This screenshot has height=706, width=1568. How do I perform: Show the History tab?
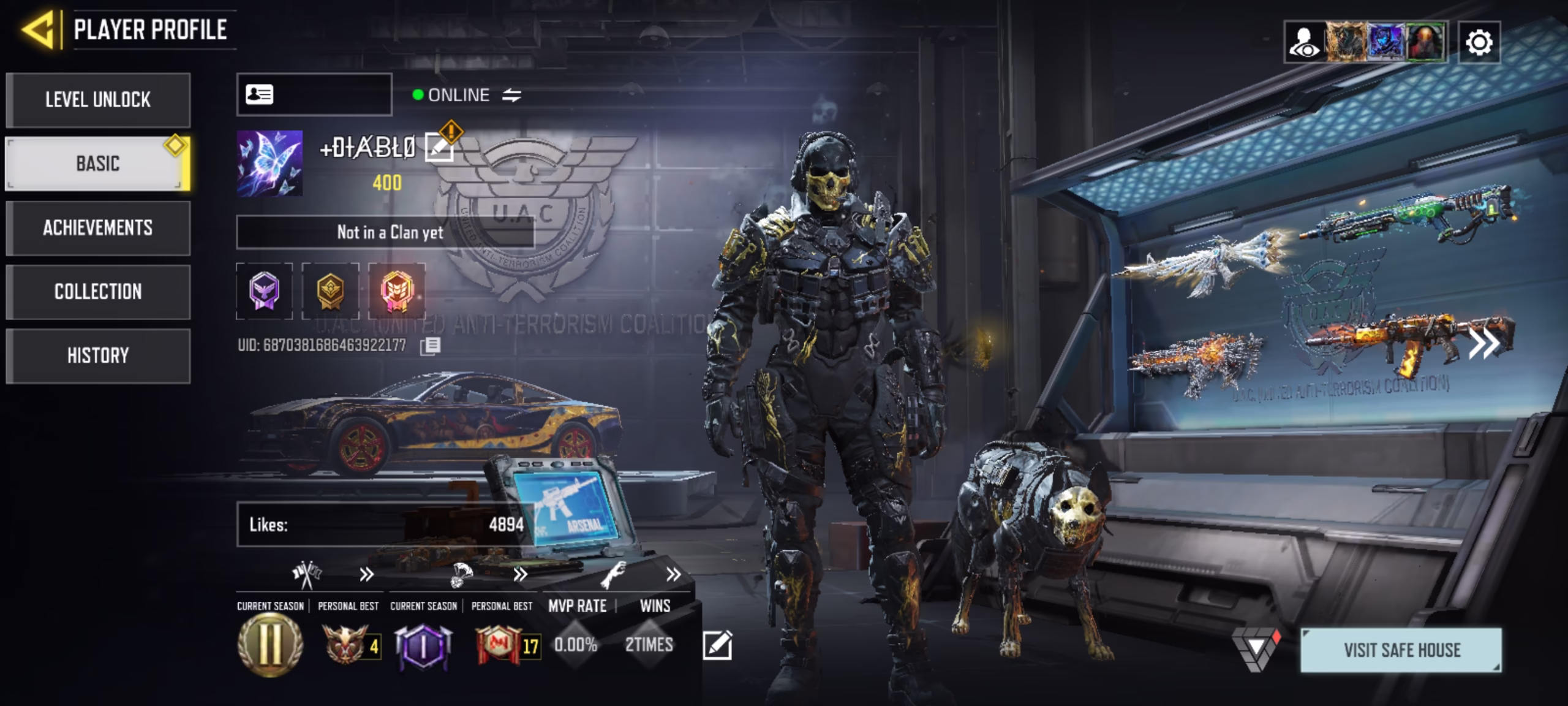[98, 355]
